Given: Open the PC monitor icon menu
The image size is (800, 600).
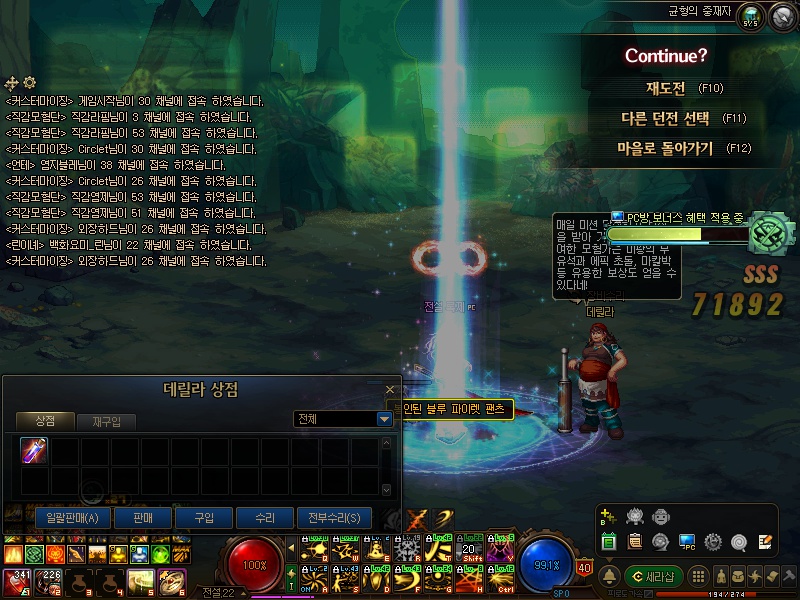Looking at the screenshot, I should tap(687, 542).
